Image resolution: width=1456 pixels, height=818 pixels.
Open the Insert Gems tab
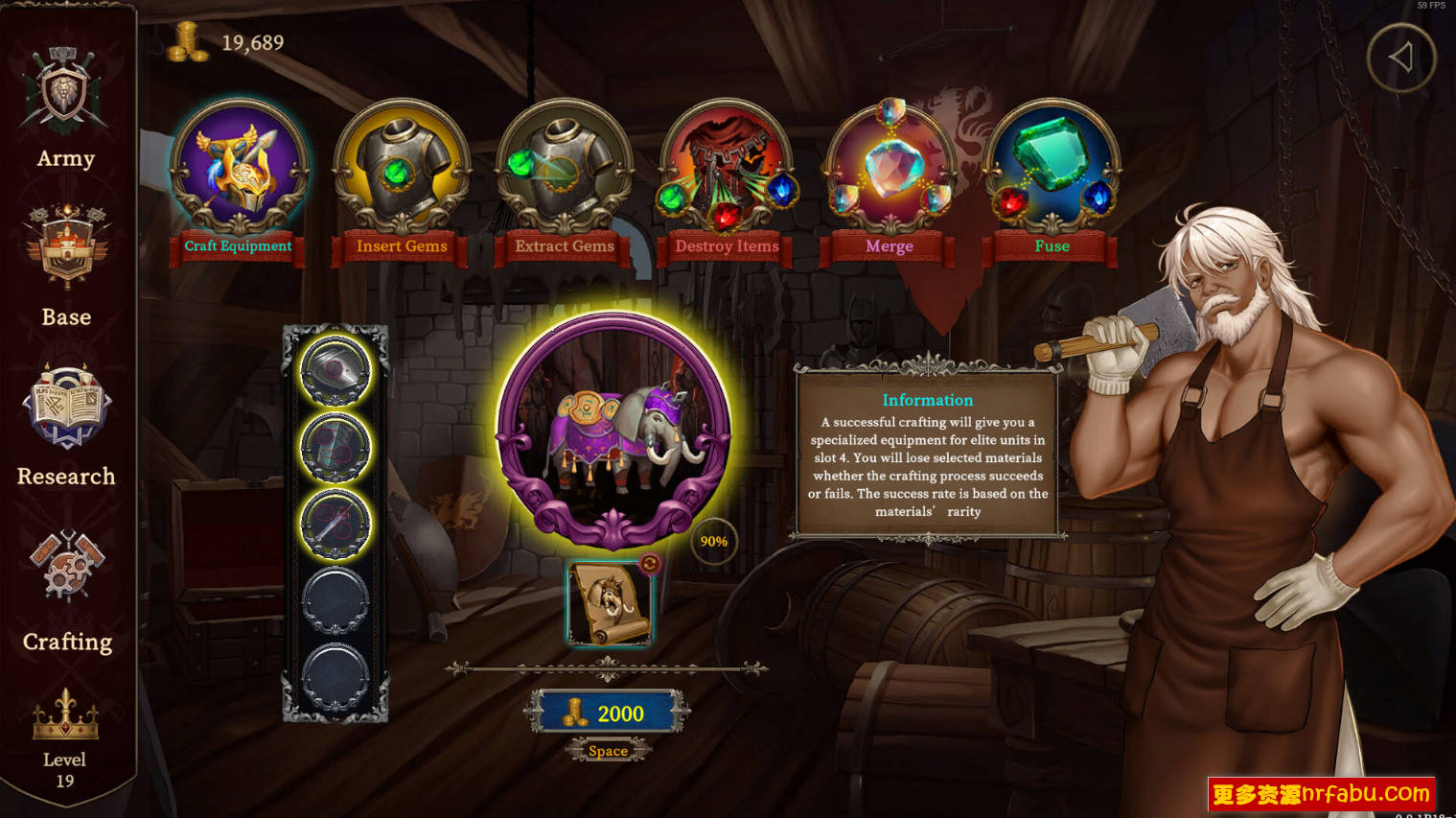pos(402,171)
